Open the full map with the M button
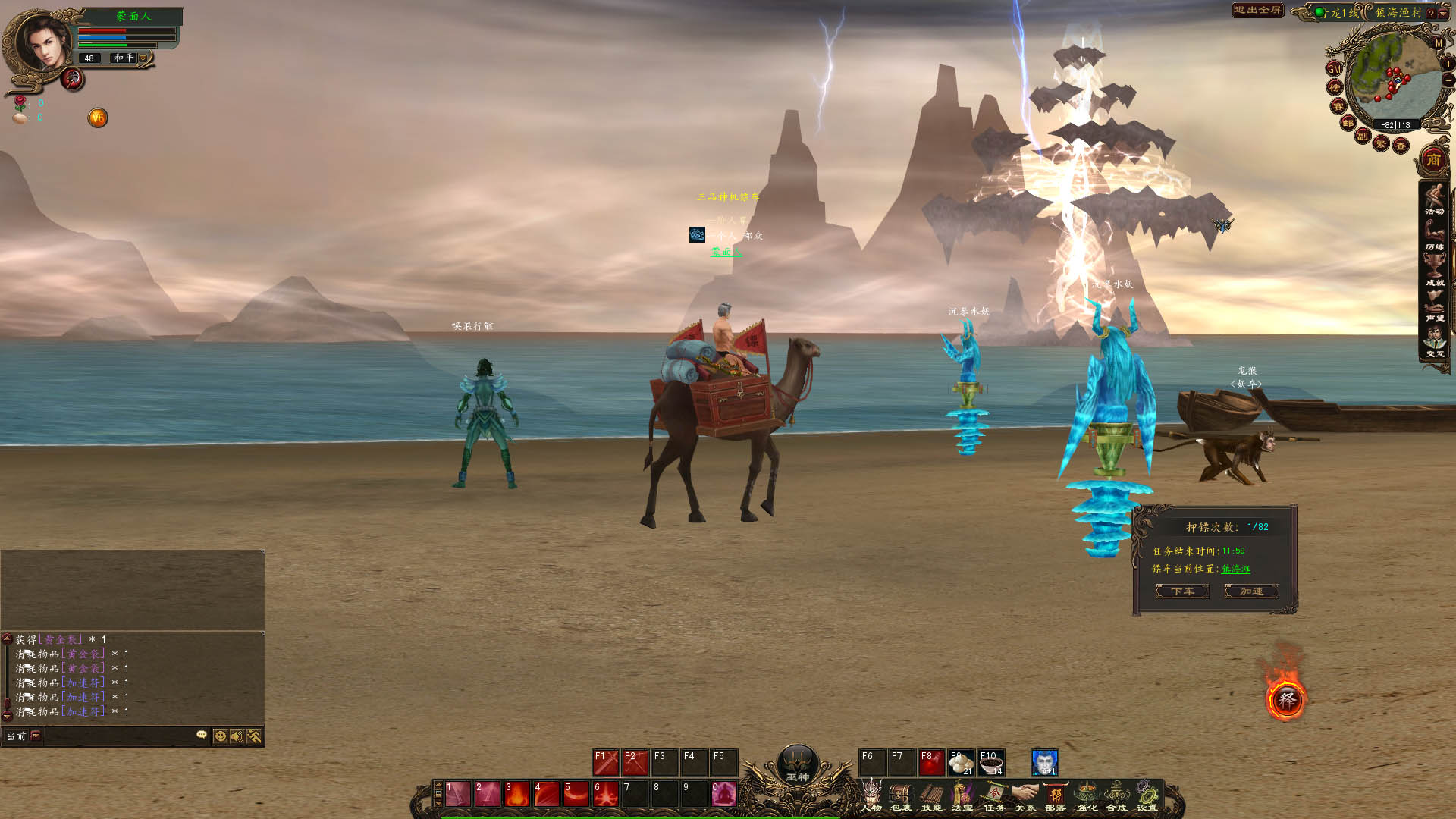This screenshot has height=819, width=1456. pyautogui.click(x=1439, y=44)
